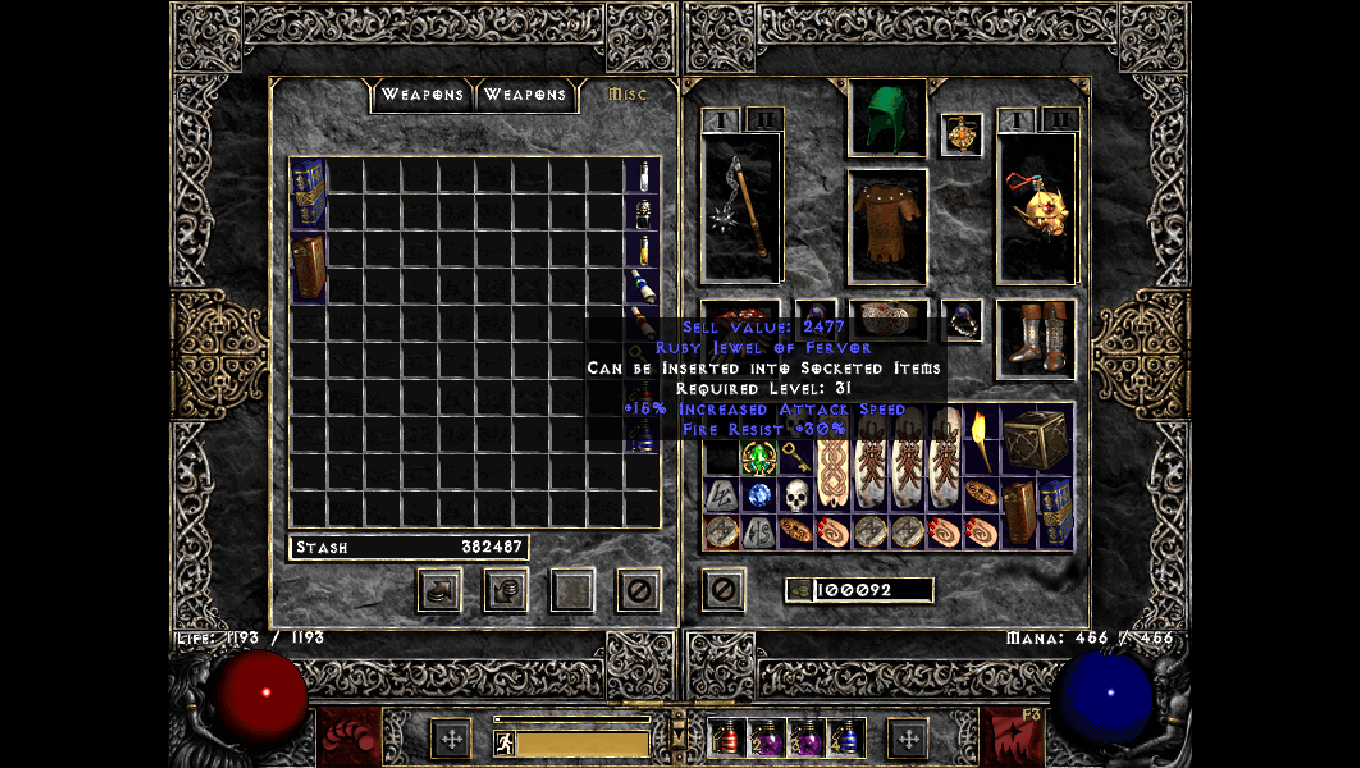This screenshot has width=1360, height=768.
Task: Switch the equipped weapon to slot II
Action: [766, 119]
